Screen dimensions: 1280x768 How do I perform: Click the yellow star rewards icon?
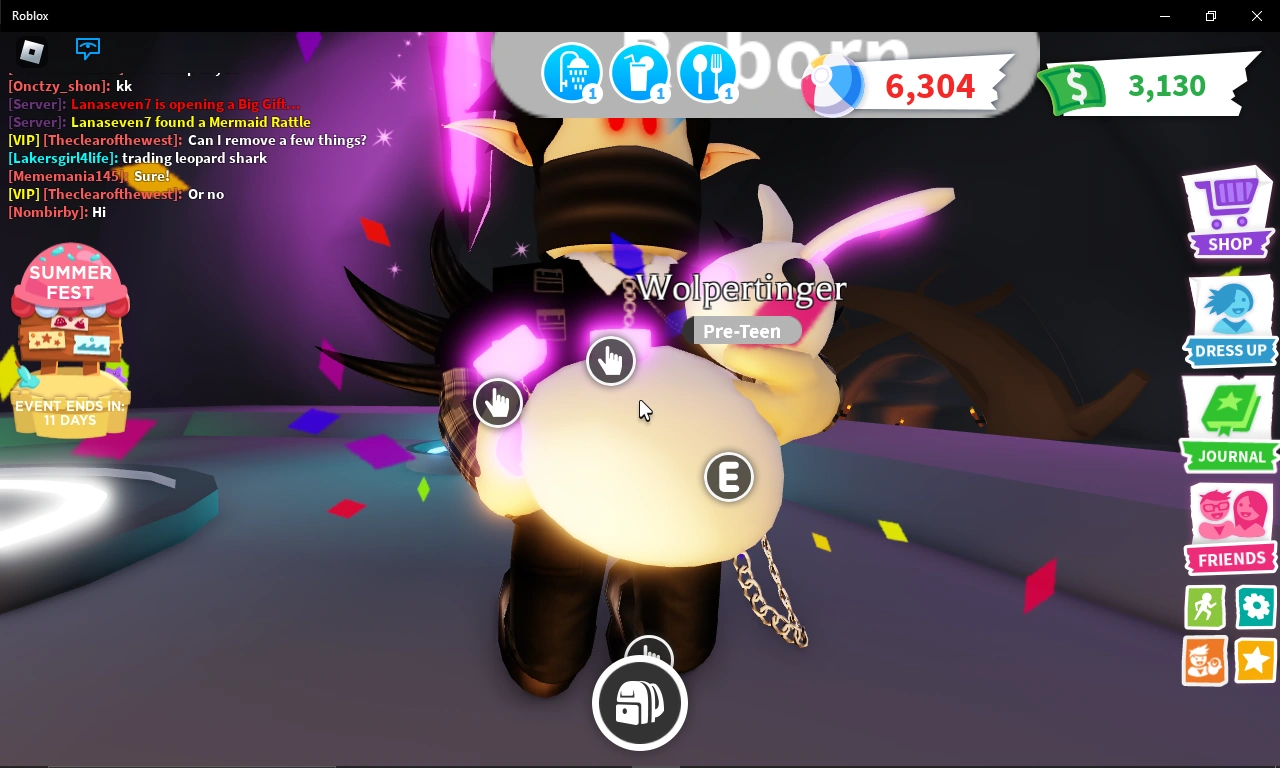coord(1255,661)
